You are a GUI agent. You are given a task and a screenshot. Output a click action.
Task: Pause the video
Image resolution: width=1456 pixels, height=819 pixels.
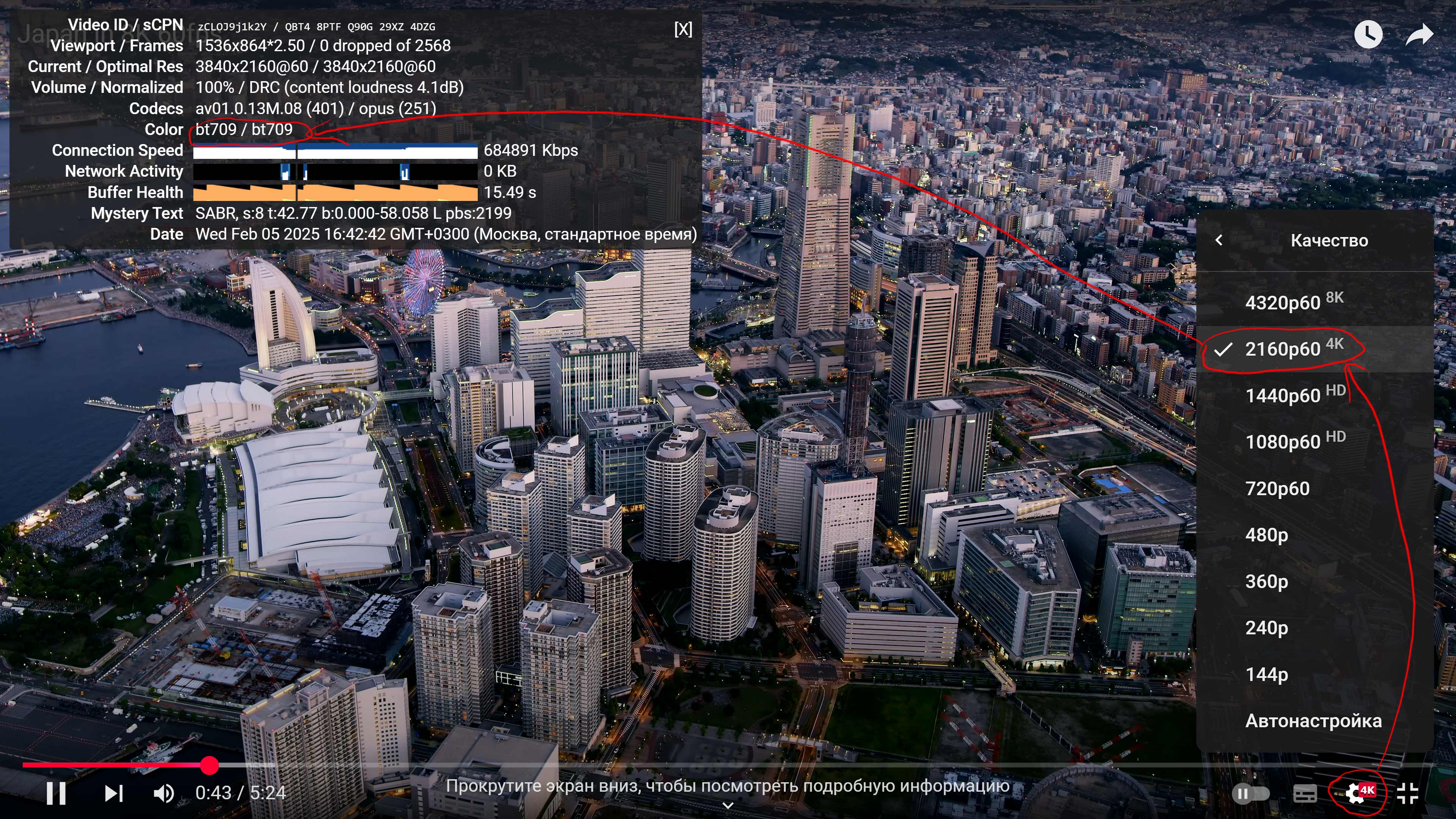tap(56, 793)
